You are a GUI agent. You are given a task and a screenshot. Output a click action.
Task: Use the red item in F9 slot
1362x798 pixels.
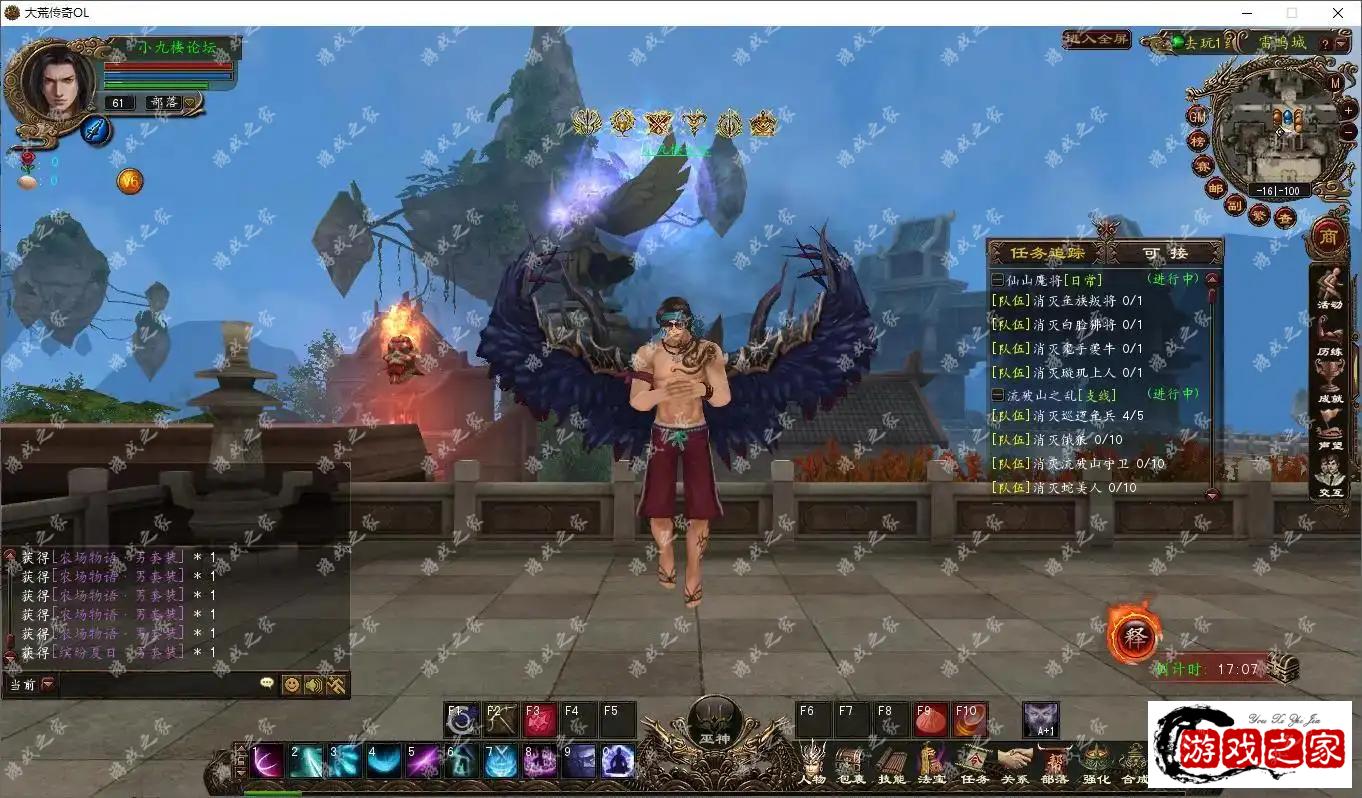pyautogui.click(x=931, y=720)
